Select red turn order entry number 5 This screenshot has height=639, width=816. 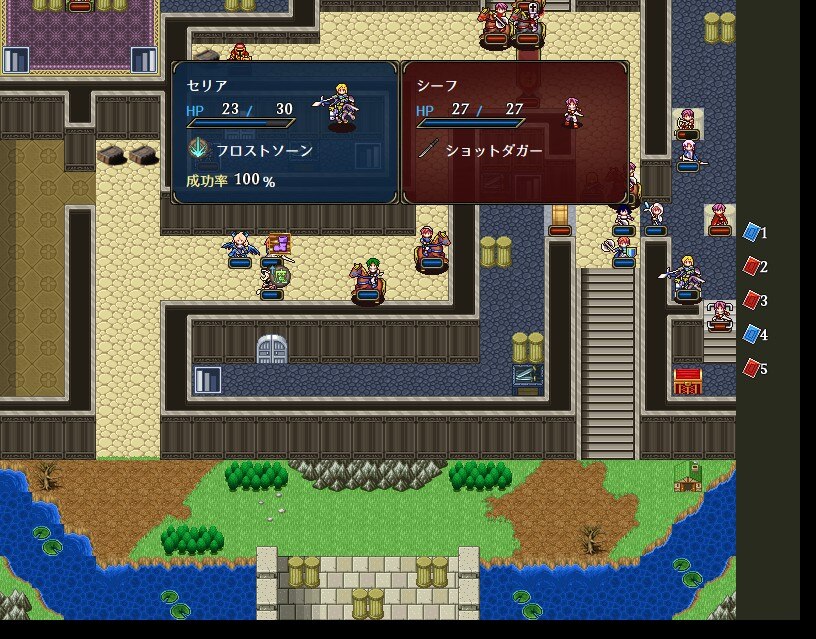[755, 369]
